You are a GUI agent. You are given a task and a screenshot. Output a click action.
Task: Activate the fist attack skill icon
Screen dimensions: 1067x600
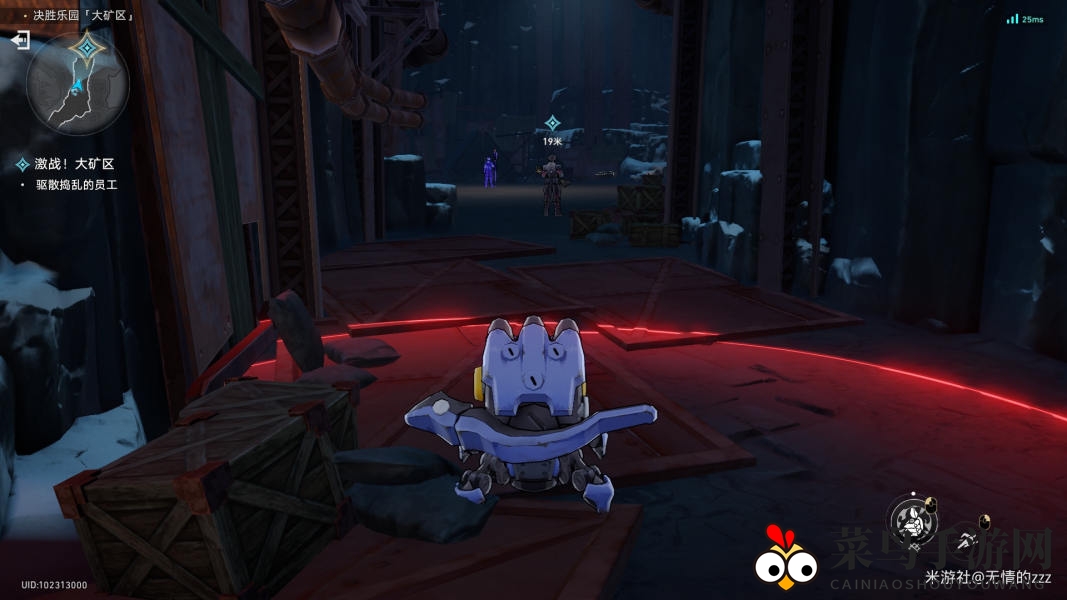tap(912, 521)
